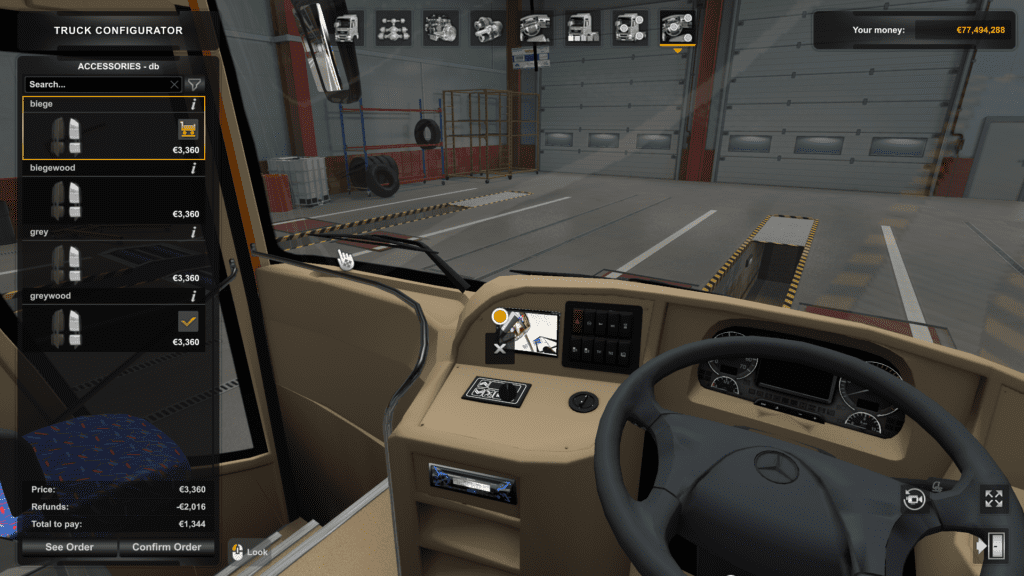Show info for the biege item
Screen dimensions: 1024x576
coord(193,104)
